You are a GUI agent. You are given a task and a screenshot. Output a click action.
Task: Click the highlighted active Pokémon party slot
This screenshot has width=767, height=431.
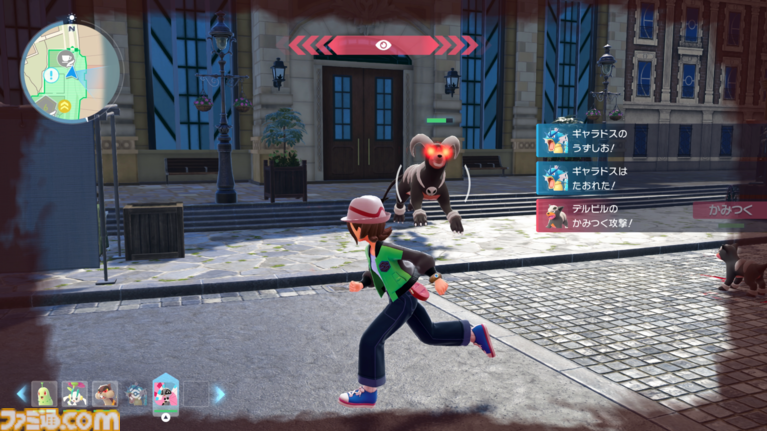[x=165, y=392]
